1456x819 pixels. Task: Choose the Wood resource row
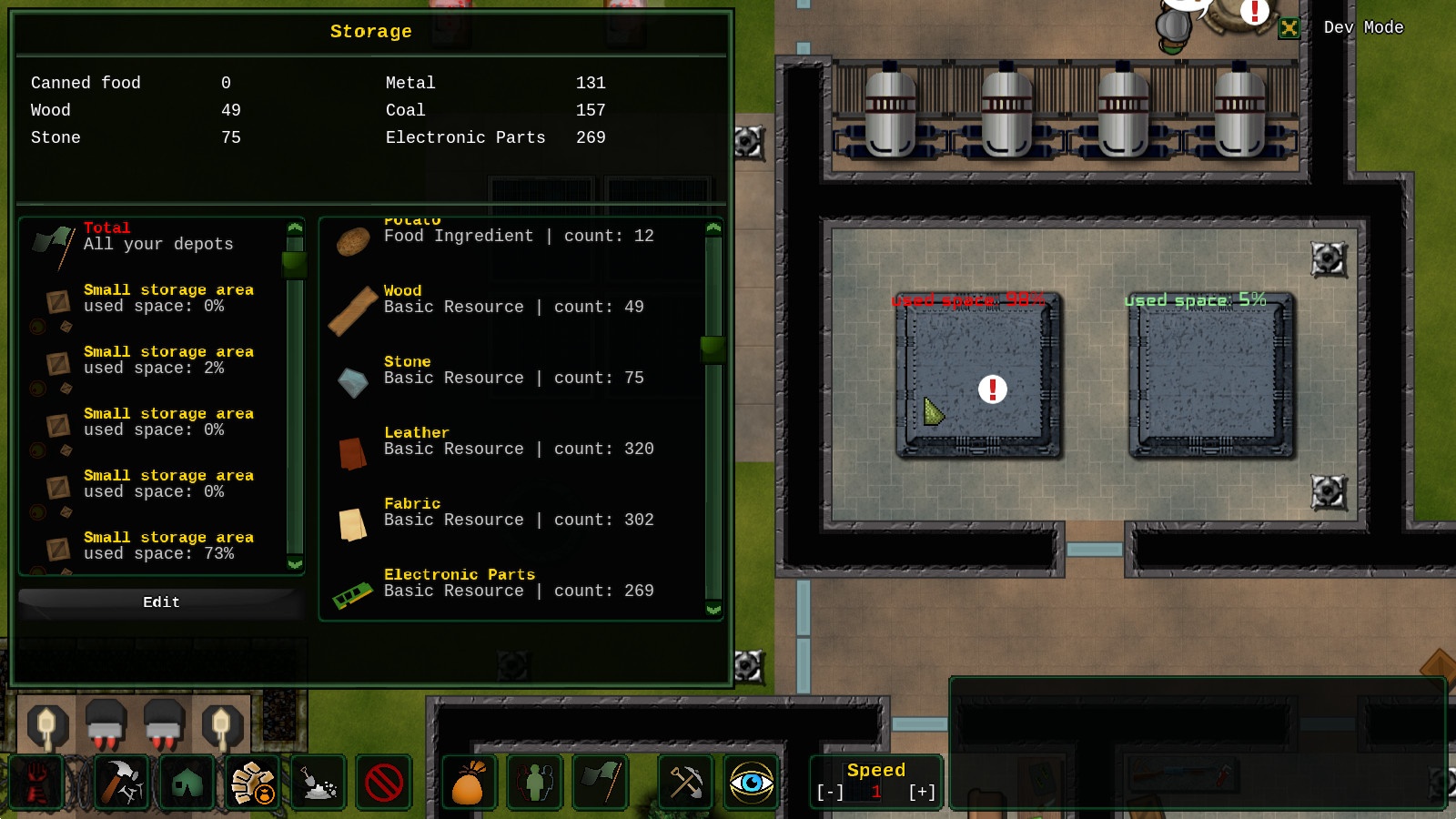click(x=512, y=300)
